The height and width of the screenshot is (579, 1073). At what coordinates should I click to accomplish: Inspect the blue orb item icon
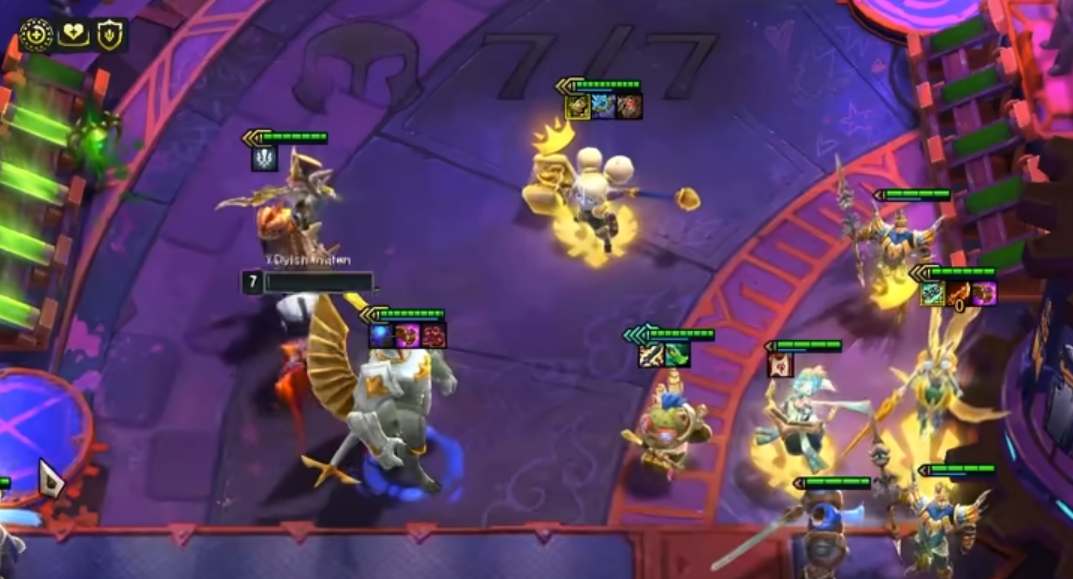pos(382,335)
